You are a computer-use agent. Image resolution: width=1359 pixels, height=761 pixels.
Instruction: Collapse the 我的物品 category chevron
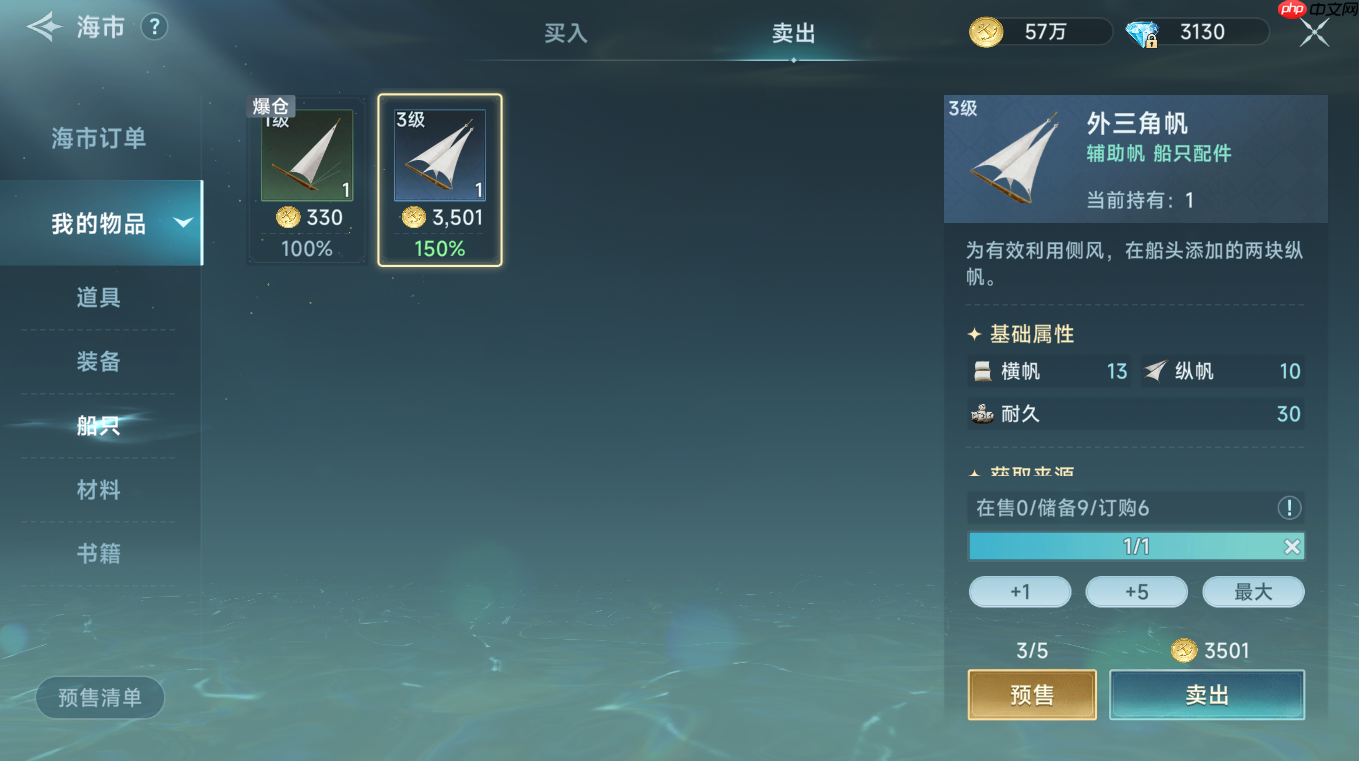[182, 224]
